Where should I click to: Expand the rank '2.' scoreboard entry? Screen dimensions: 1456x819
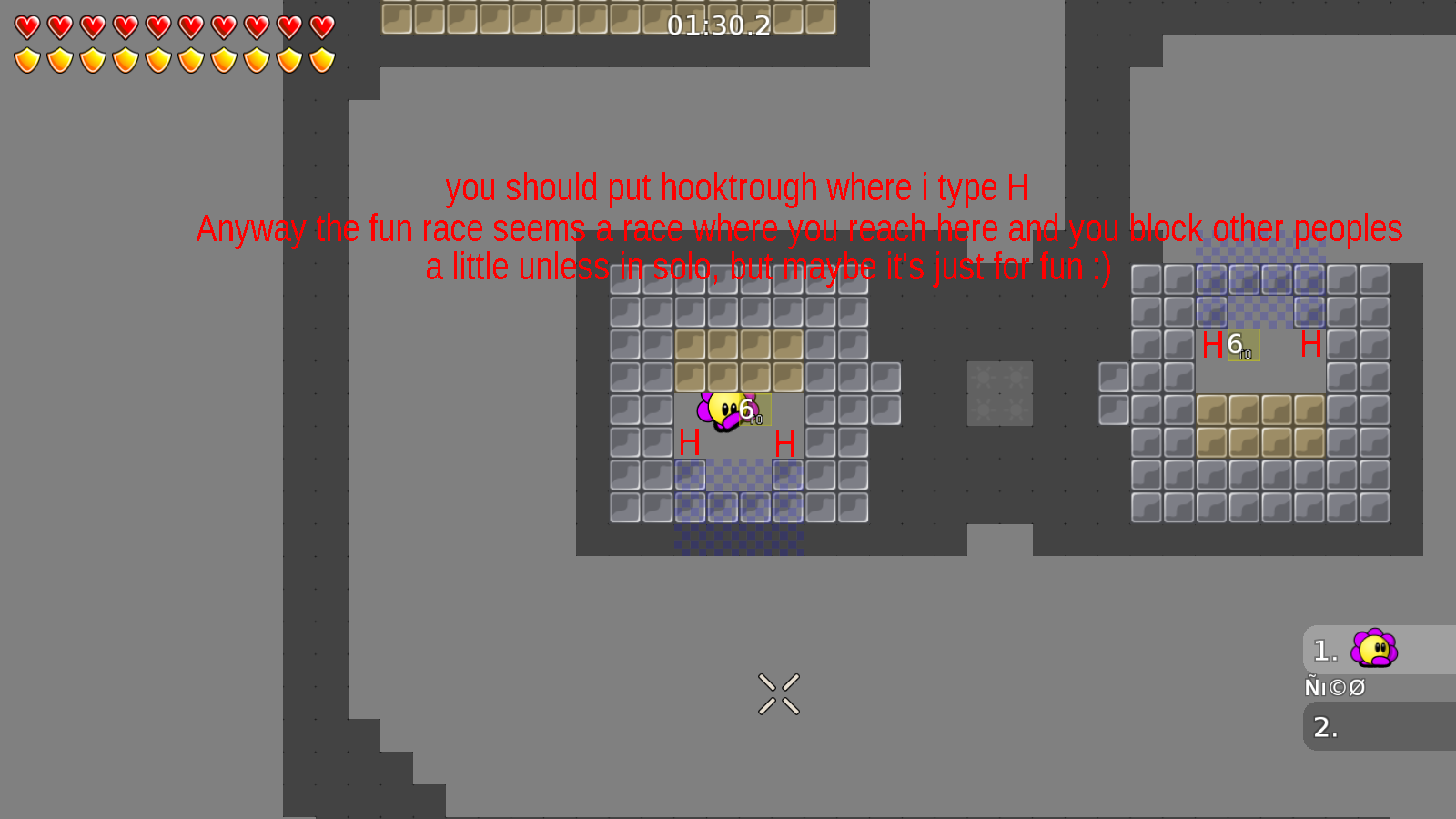click(x=1326, y=727)
